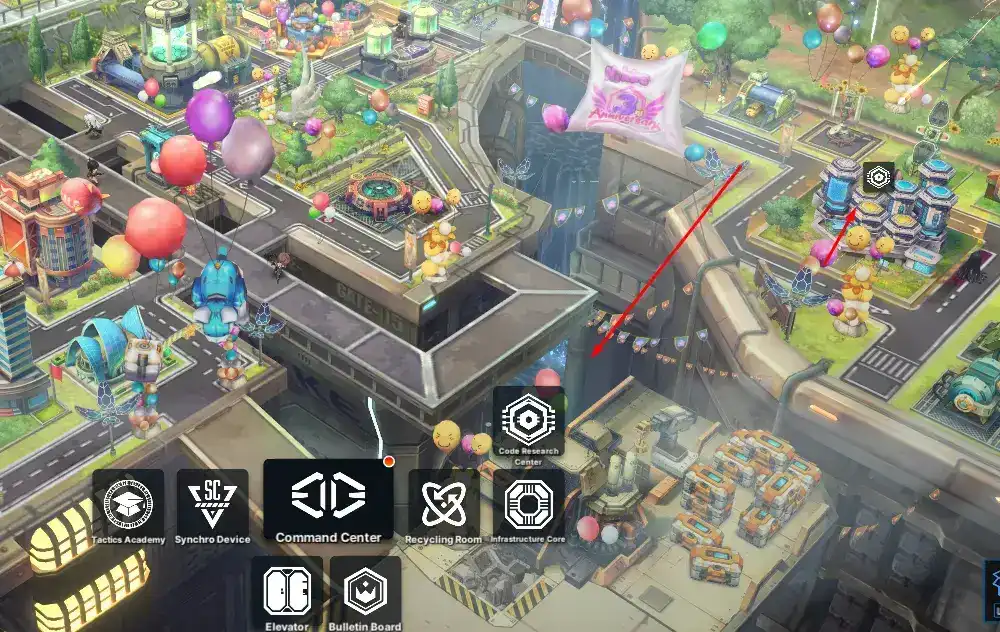
Task: Open the Code Research Center
Action: [x=528, y=422]
